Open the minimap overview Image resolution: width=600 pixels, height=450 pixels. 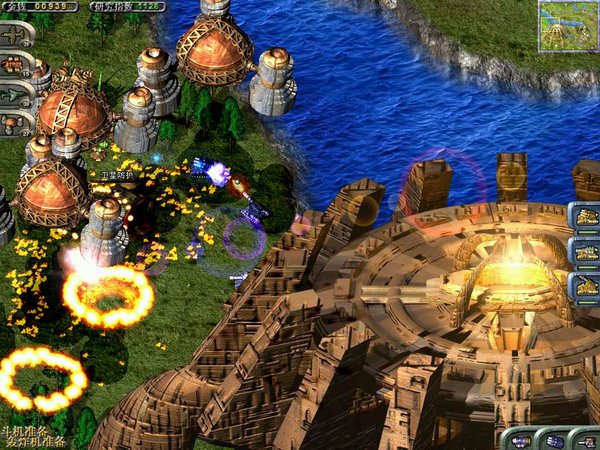point(567,26)
